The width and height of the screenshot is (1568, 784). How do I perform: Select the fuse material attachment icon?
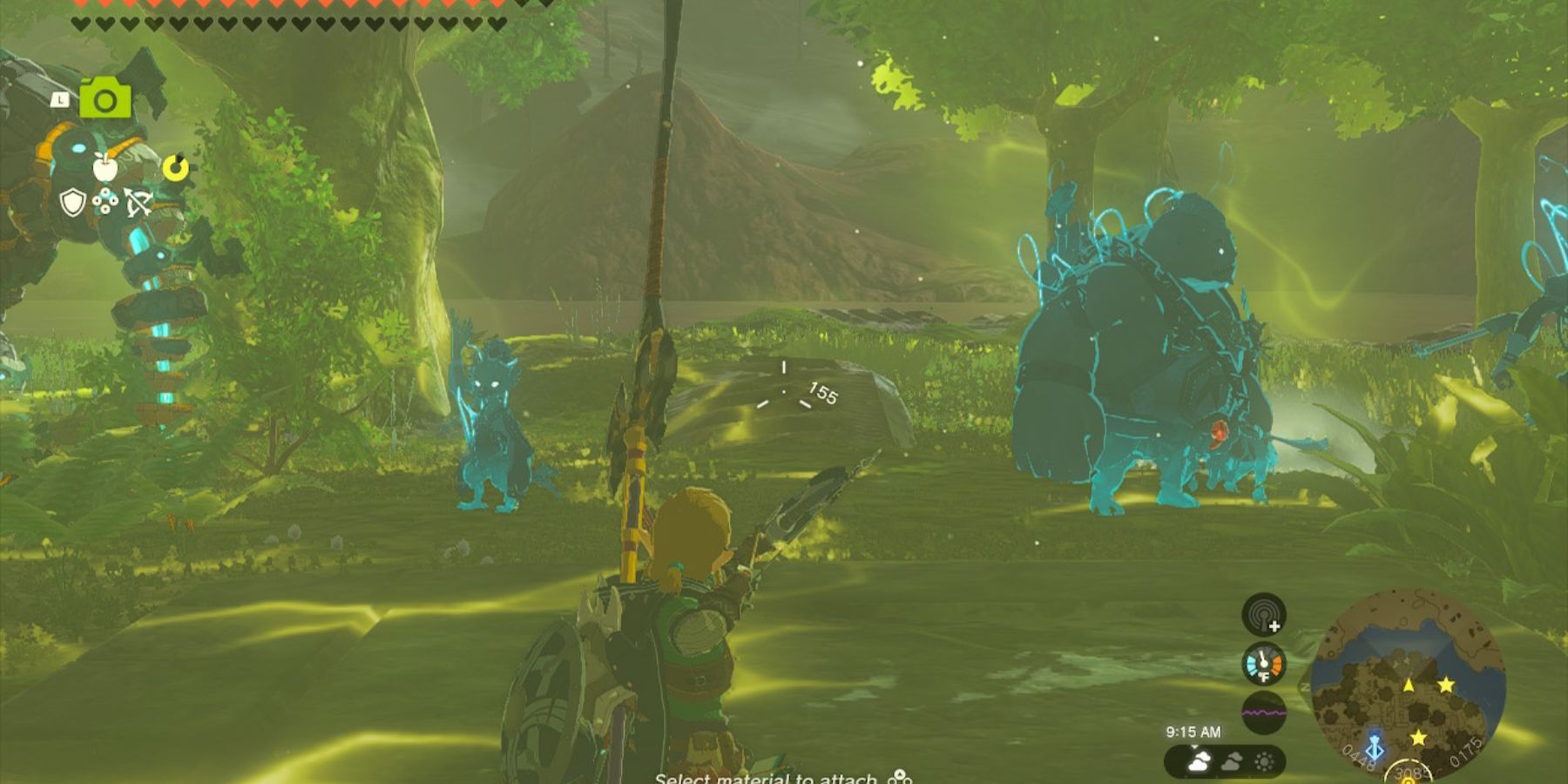[x=105, y=201]
